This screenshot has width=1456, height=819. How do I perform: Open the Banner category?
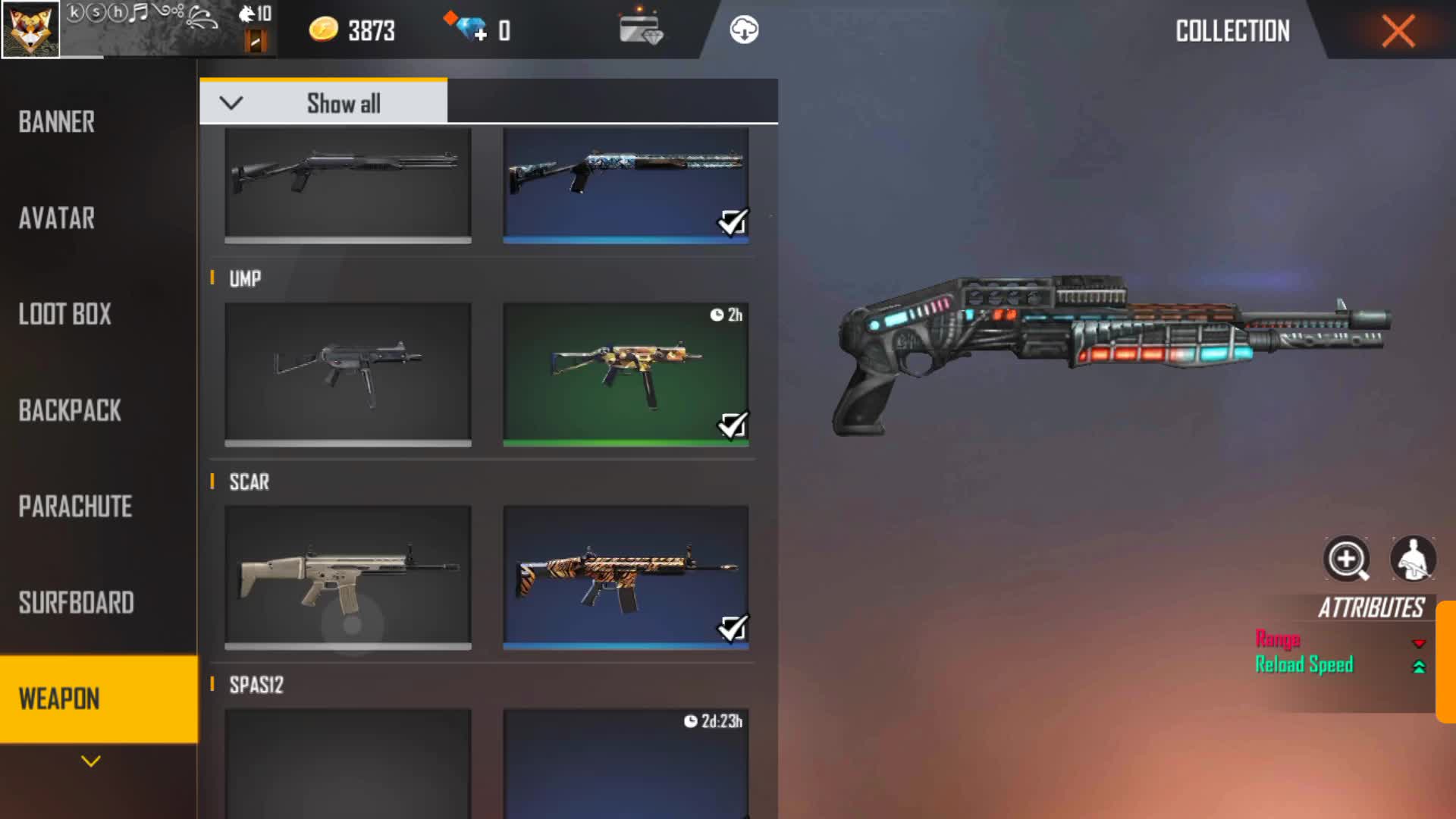57,122
